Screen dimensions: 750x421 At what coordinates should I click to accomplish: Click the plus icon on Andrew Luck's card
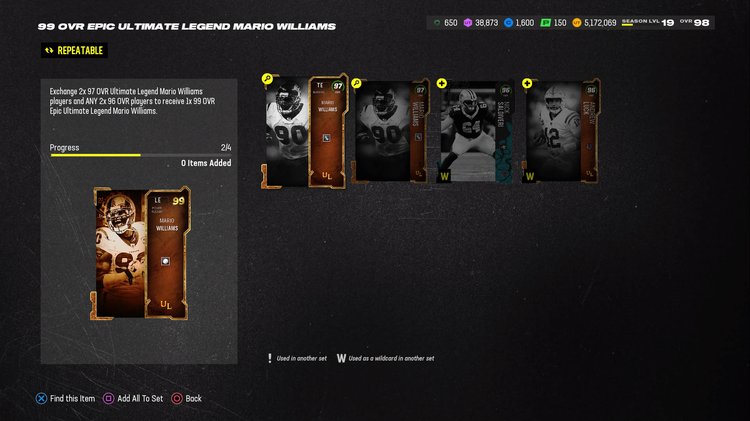527,83
